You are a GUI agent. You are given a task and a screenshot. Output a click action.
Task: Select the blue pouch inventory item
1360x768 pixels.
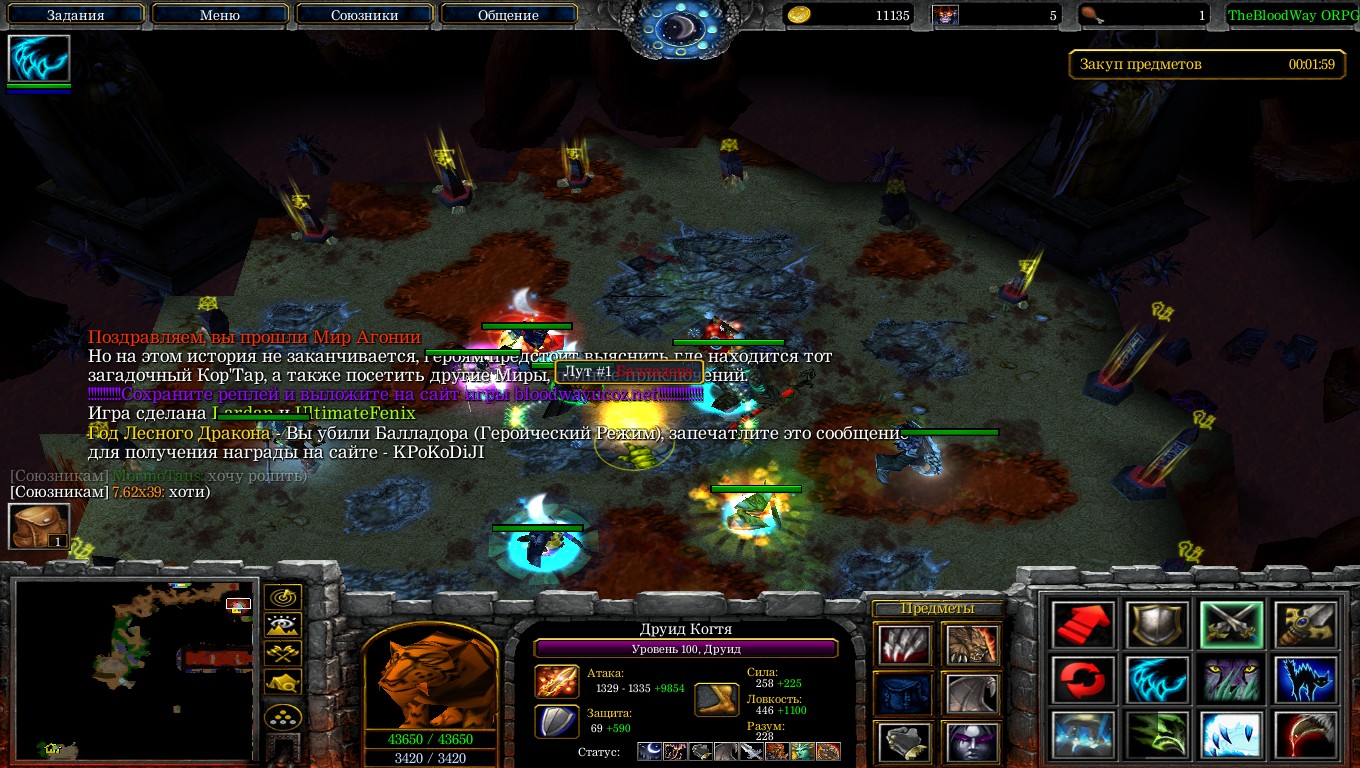[x=903, y=693]
